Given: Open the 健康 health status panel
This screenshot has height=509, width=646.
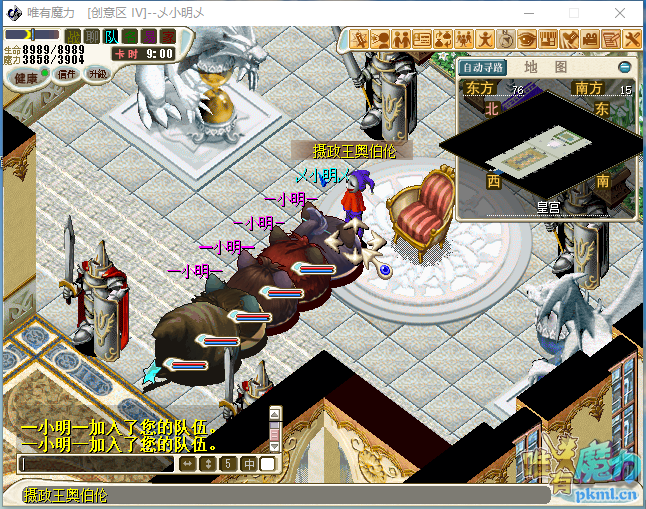Looking at the screenshot, I should coord(26,77).
